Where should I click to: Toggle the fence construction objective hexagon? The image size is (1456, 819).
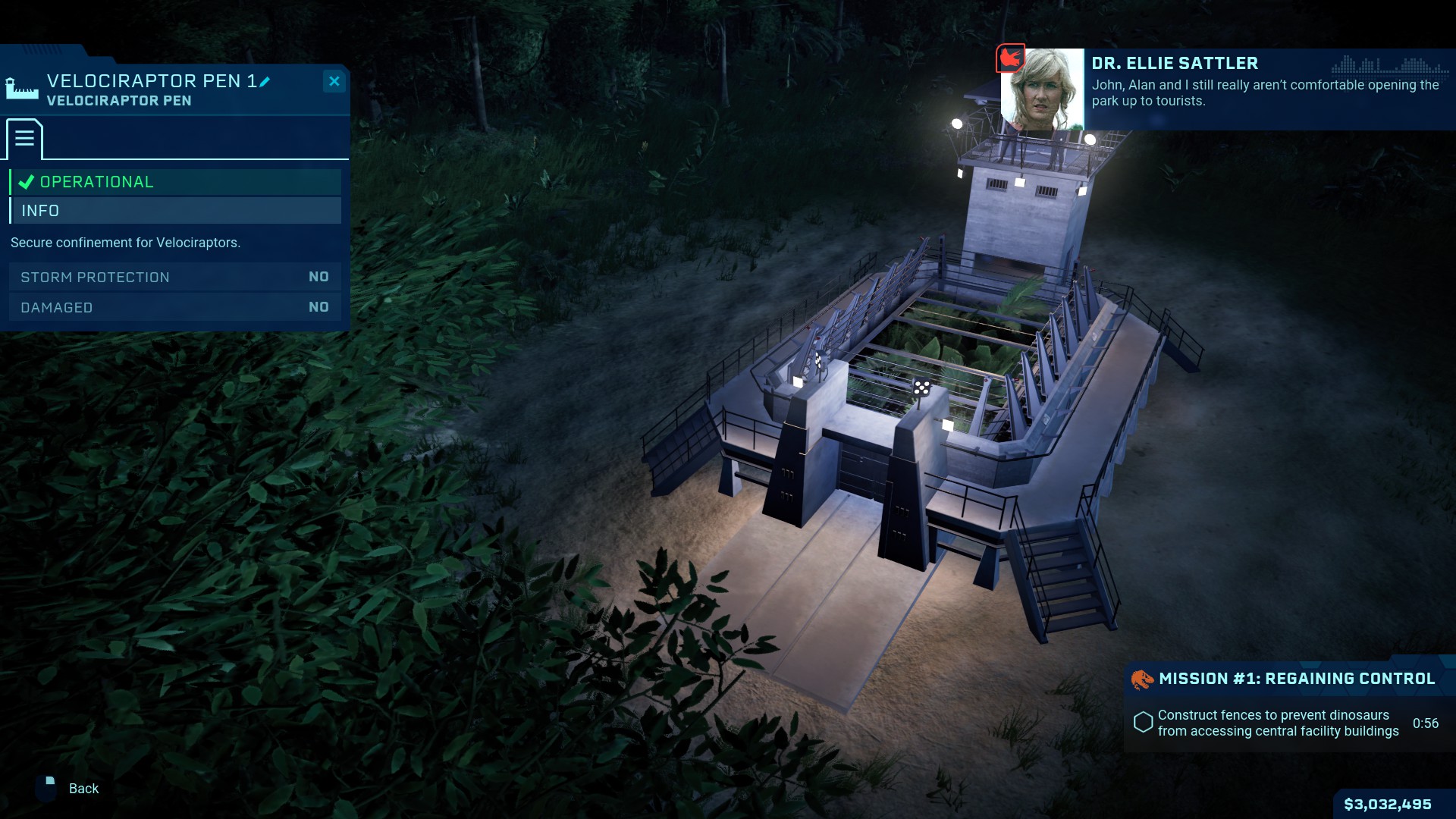click(x=1143, y=723)
